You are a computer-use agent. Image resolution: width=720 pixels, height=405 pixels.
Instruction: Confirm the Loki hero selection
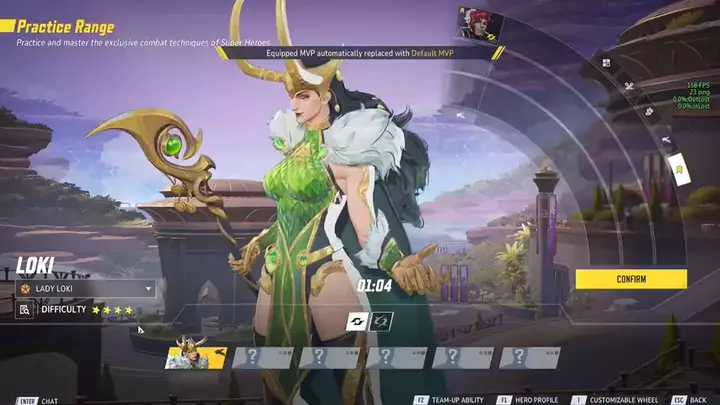(x=631, y=279)
